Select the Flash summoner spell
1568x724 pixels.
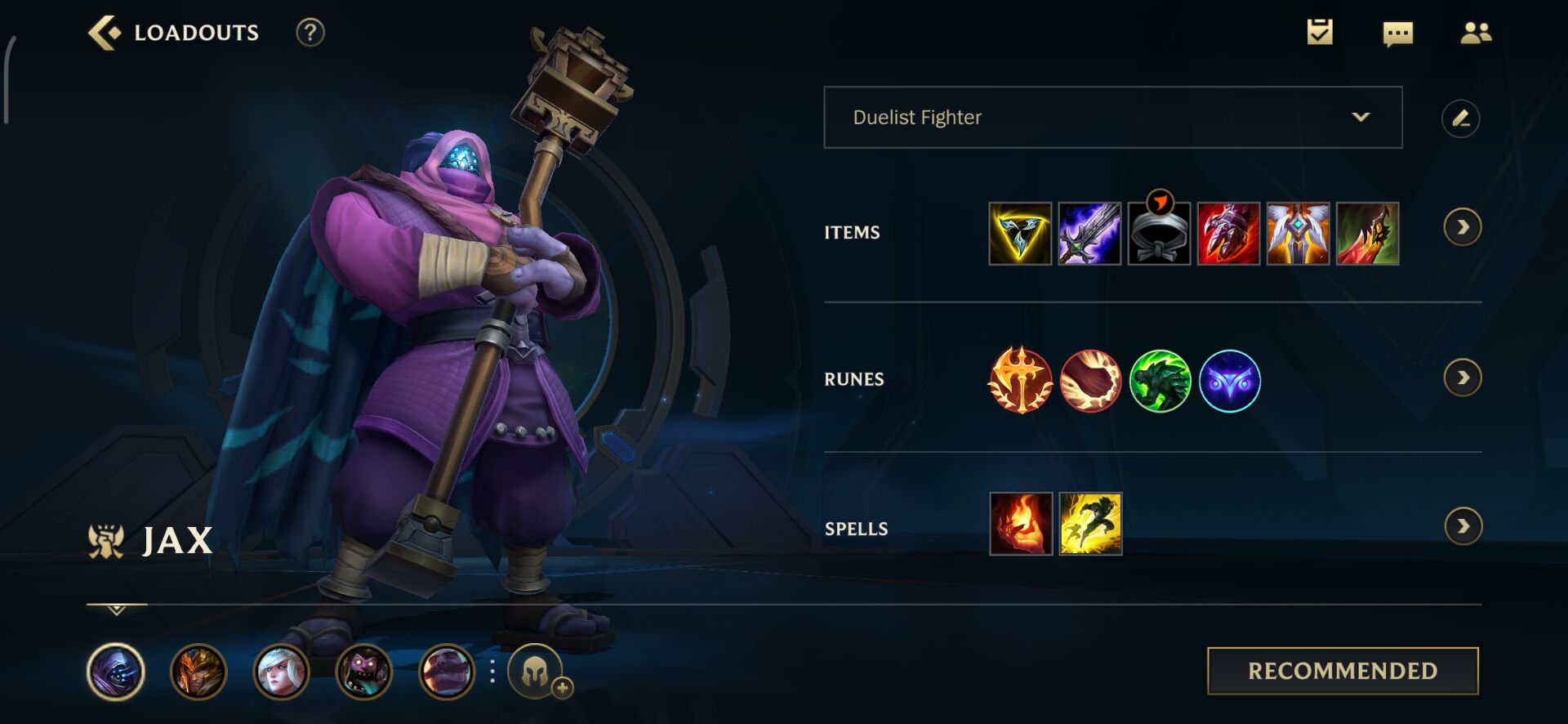click(x=1090, y=524)
